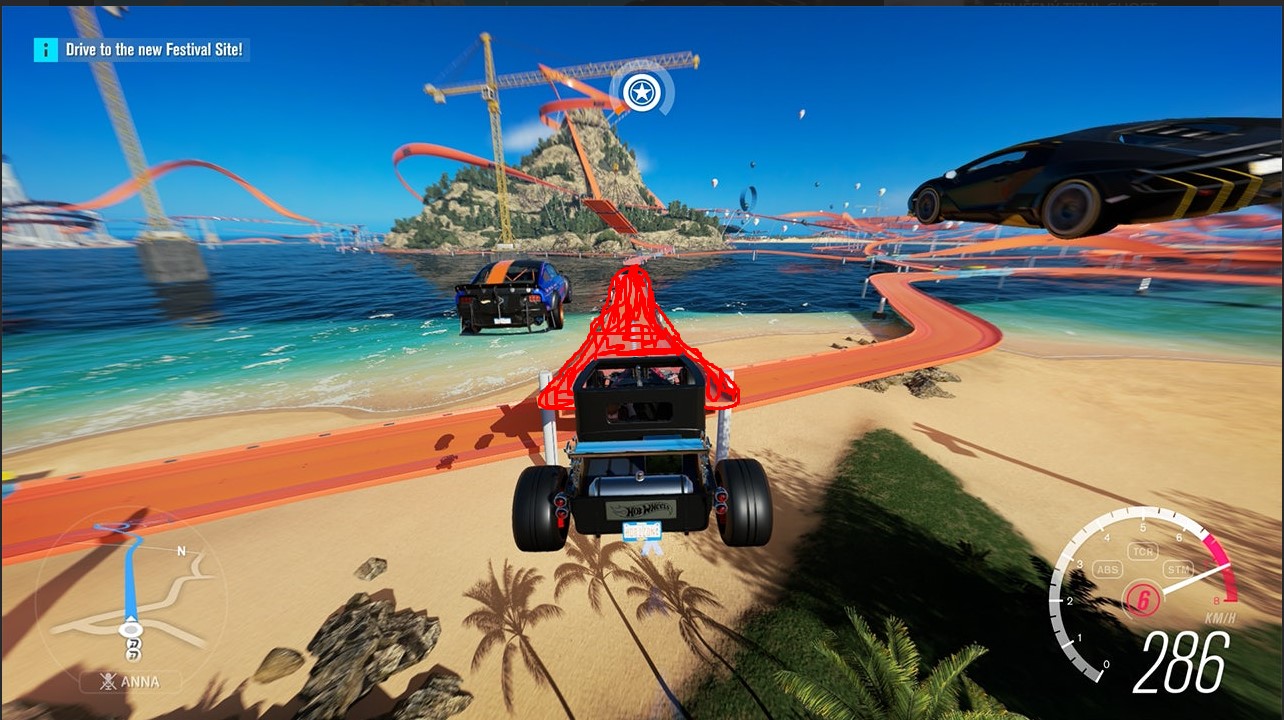Select the "Drive to the new Festival Site!" objective
Viewport: 1284px width, 720px height.
[x=154, y=49]
